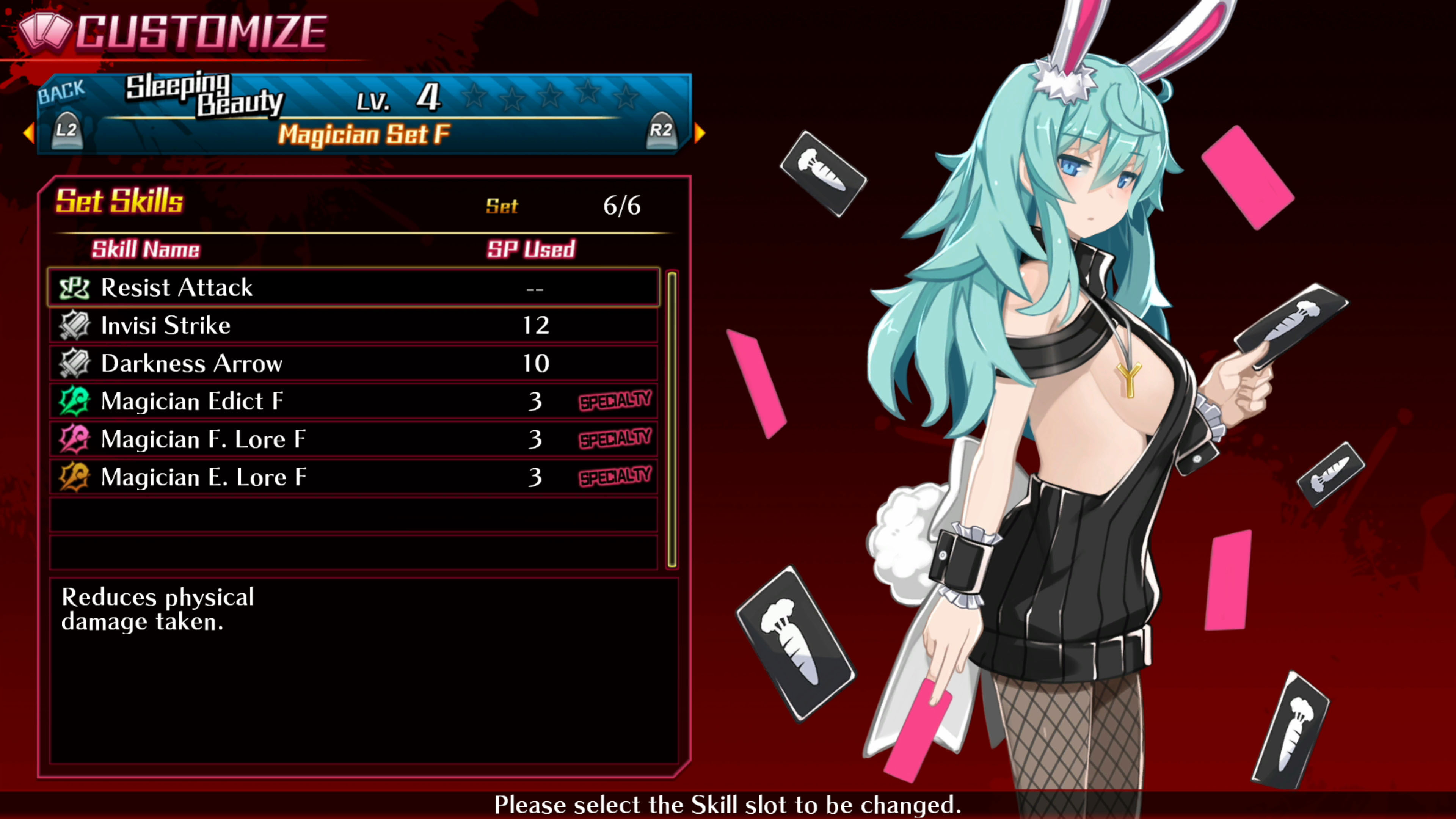Viewport: 1456px width, 819px height.
Task: Choose Magician E. Lore F skill slot
Action: (353, 477)
